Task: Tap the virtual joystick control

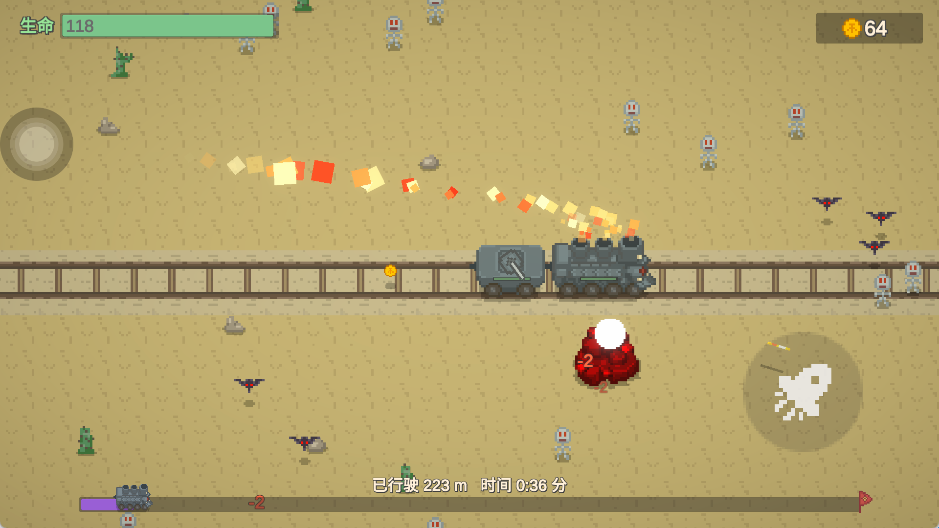Action: point(37,144)
